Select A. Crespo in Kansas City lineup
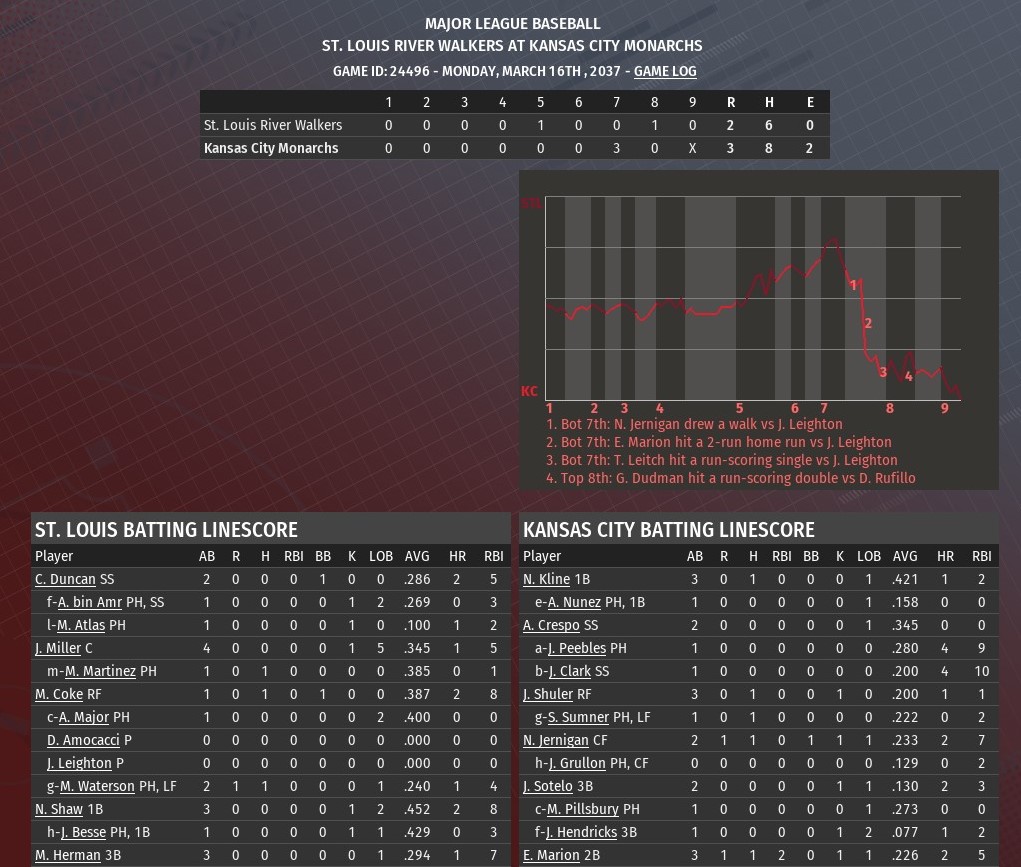The height and width of the screenshot is (867, 1021). pyautogui.click(x=551, y=625)
